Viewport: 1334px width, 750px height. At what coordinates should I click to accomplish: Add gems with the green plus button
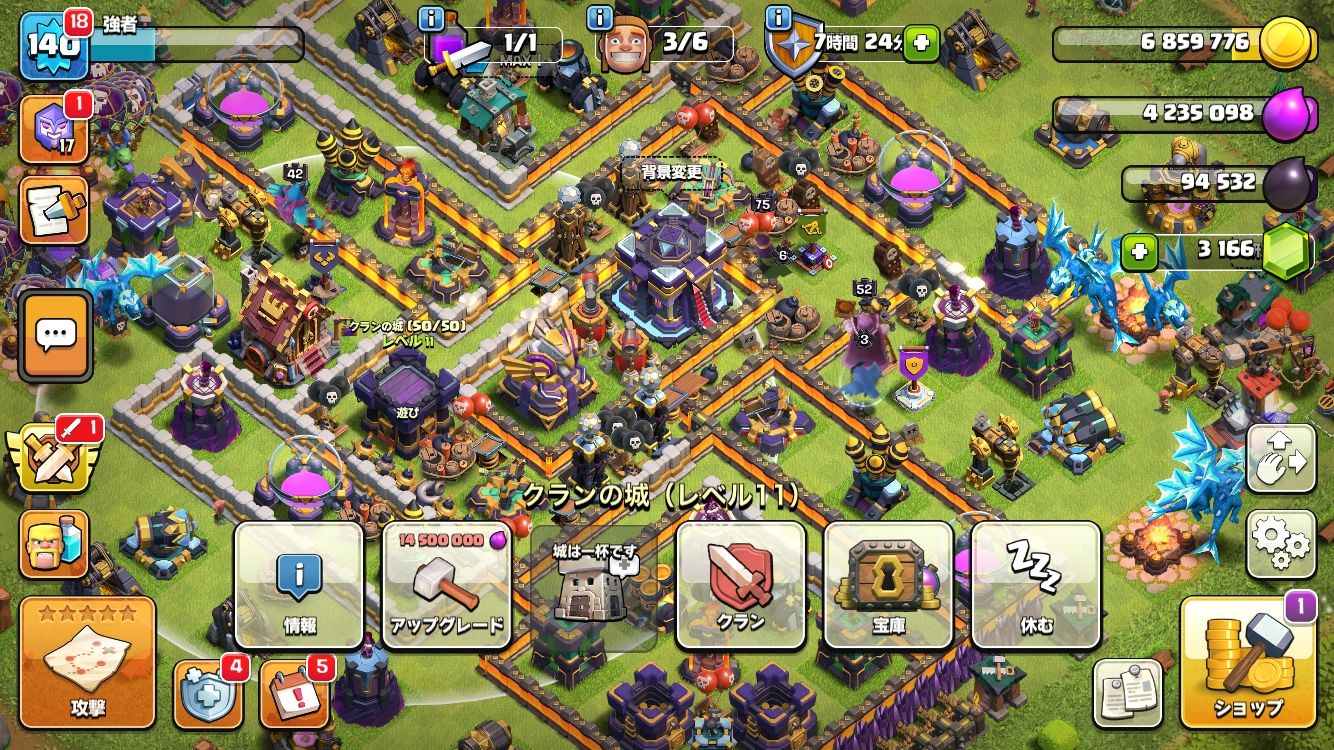[1137, 249]
